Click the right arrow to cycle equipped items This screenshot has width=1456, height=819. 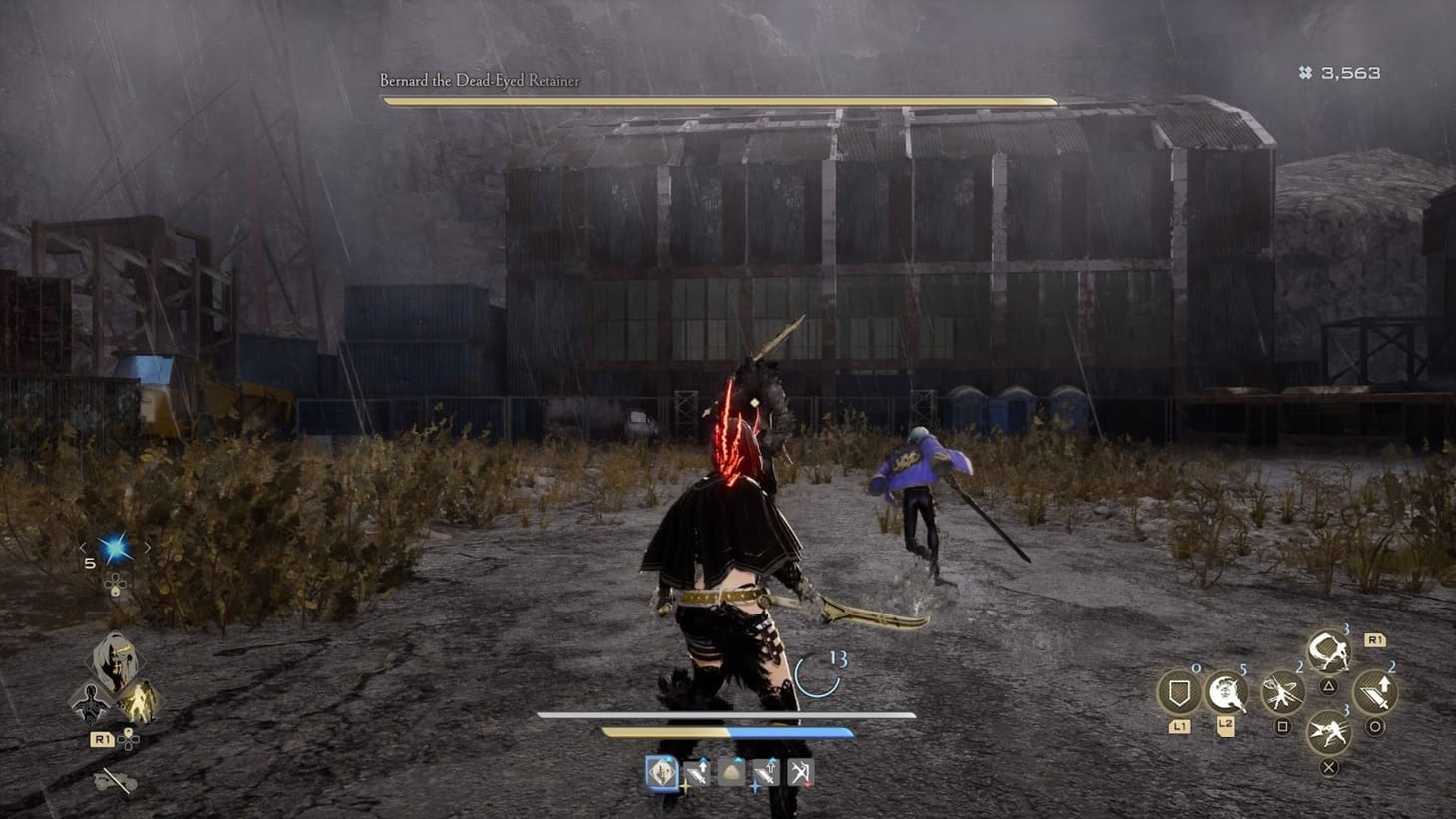(x=149, y=547)
